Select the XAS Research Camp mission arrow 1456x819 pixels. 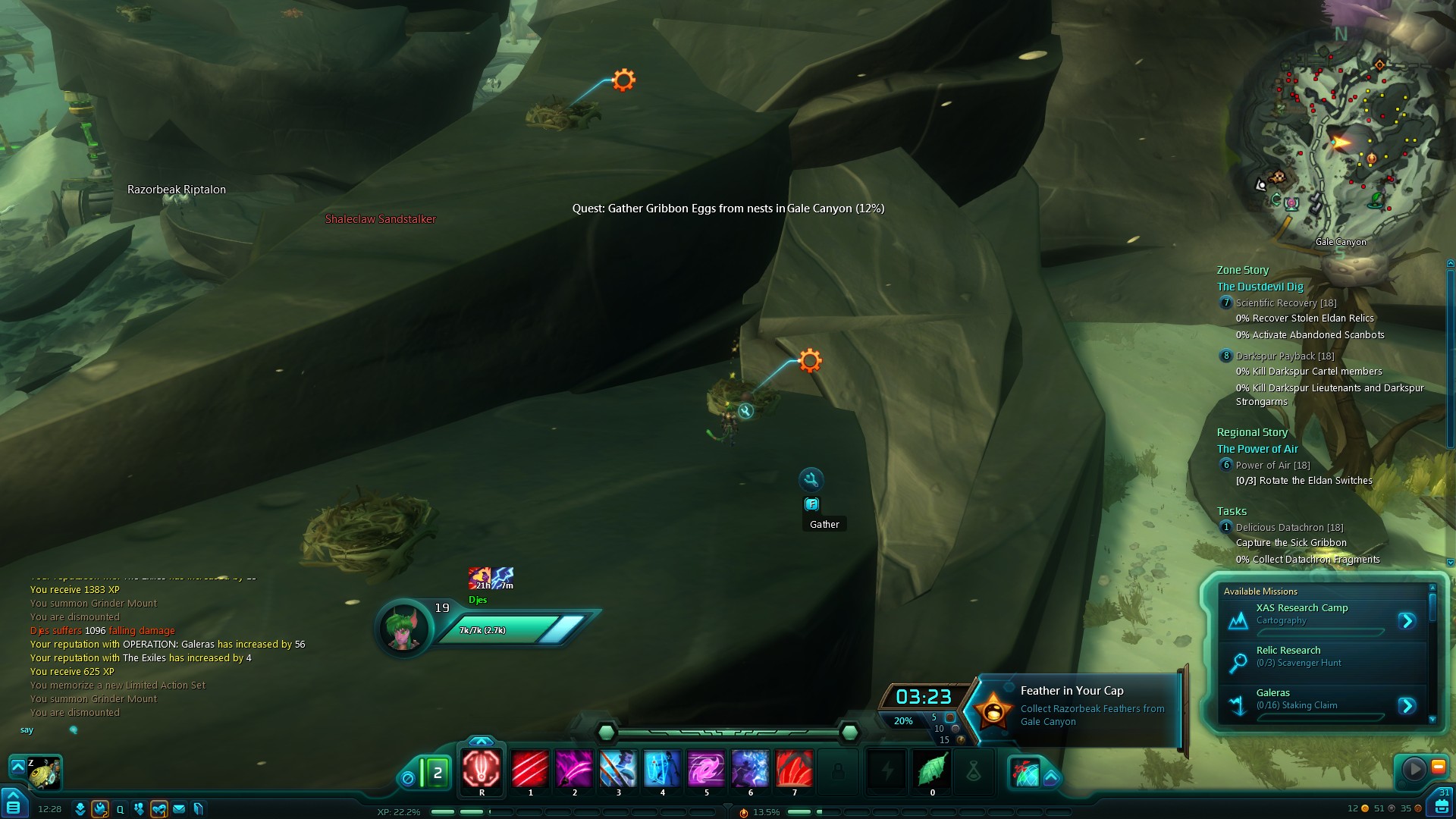(x=1407, y=621)
